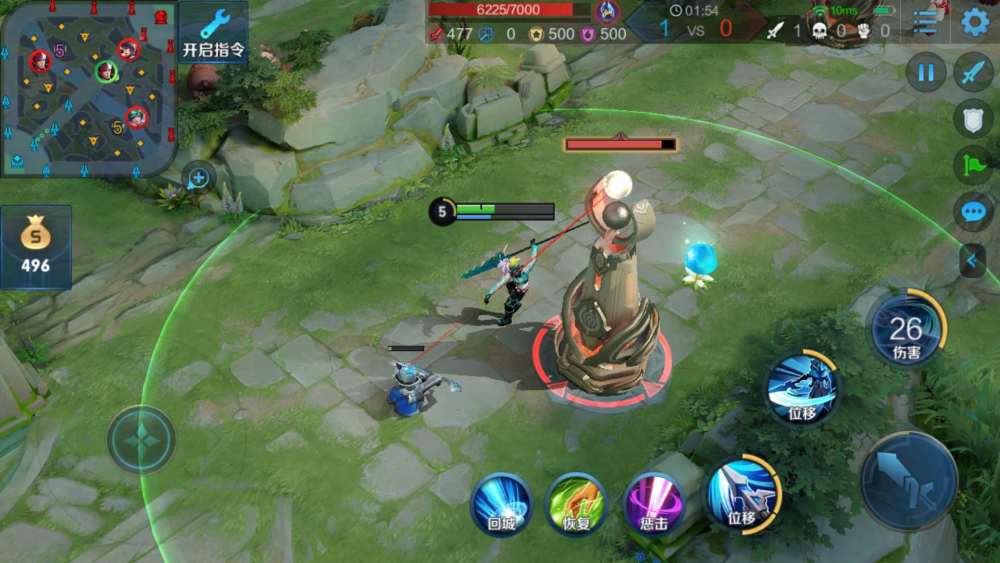Tap the blue sword attack signal
1000x563 pixels.
[973, 72]
